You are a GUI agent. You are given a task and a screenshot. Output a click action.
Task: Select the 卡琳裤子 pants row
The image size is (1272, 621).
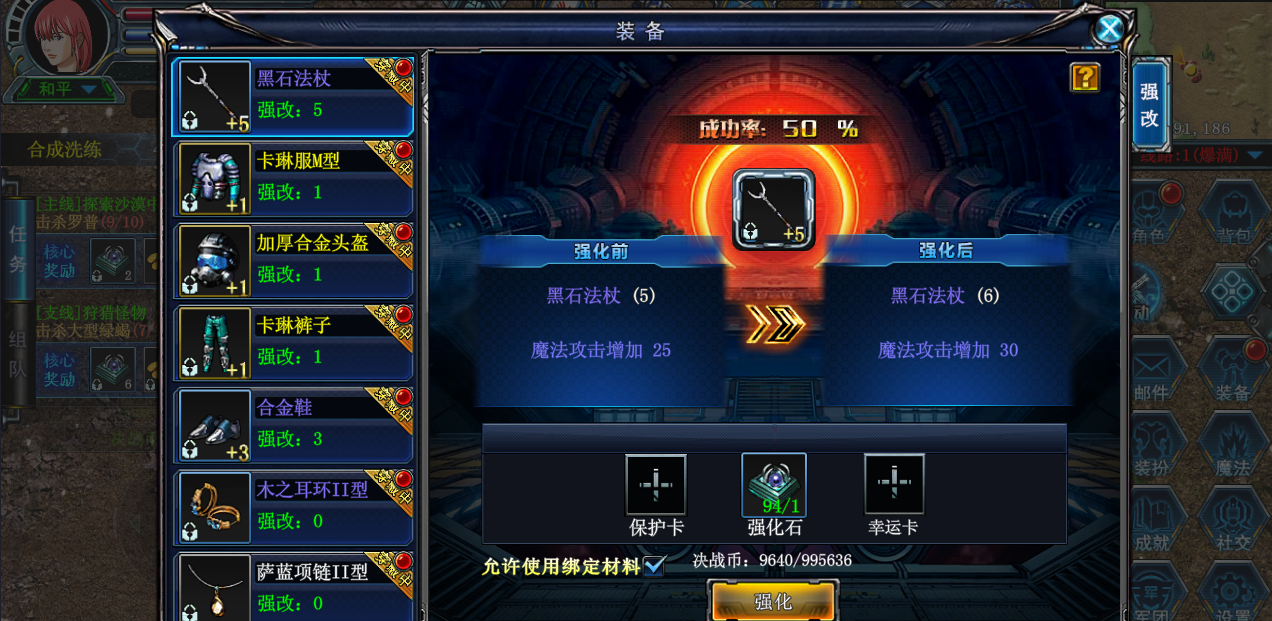click(293, 343)
